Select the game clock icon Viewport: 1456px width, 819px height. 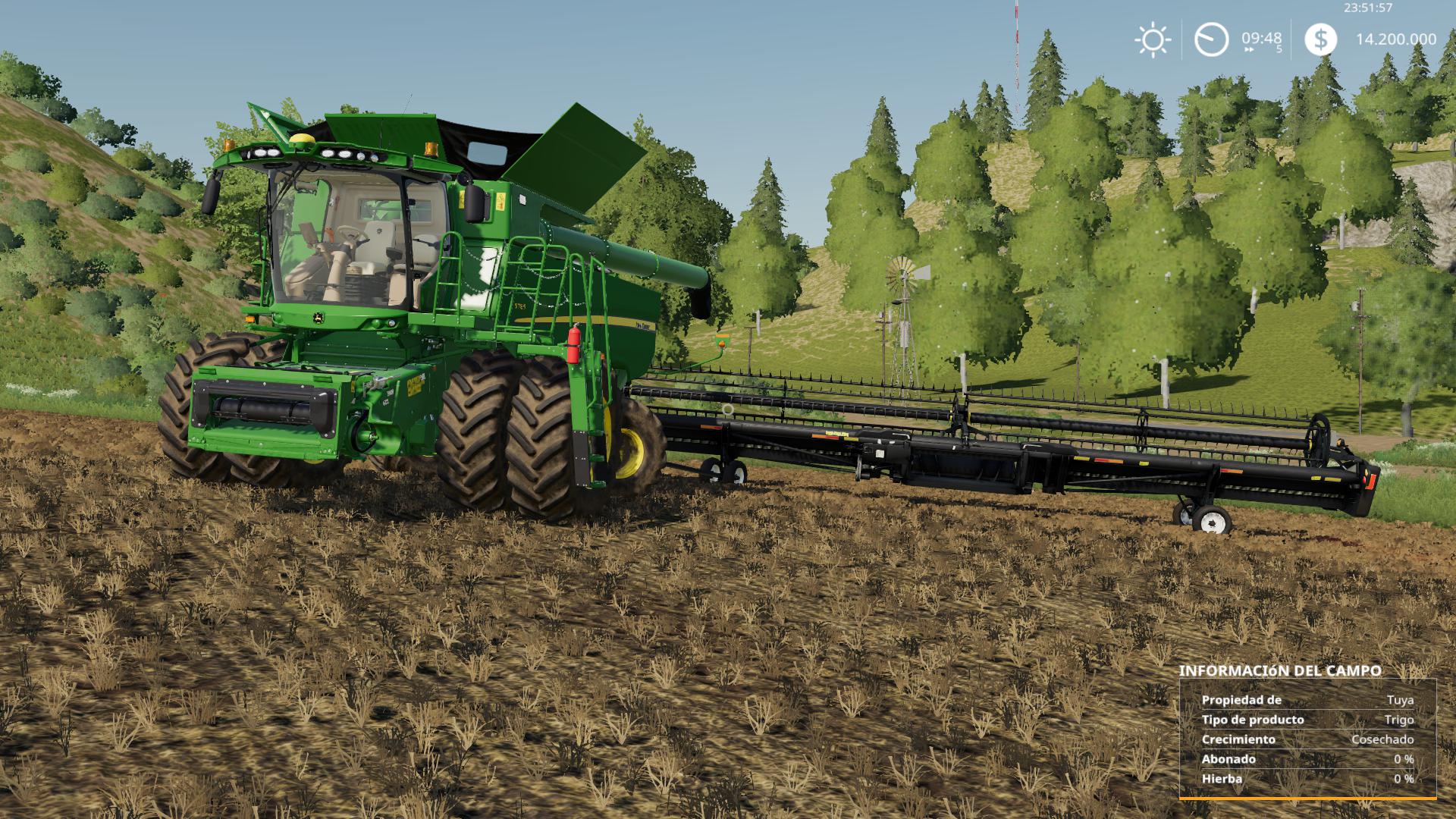[x=1211, y=39]
